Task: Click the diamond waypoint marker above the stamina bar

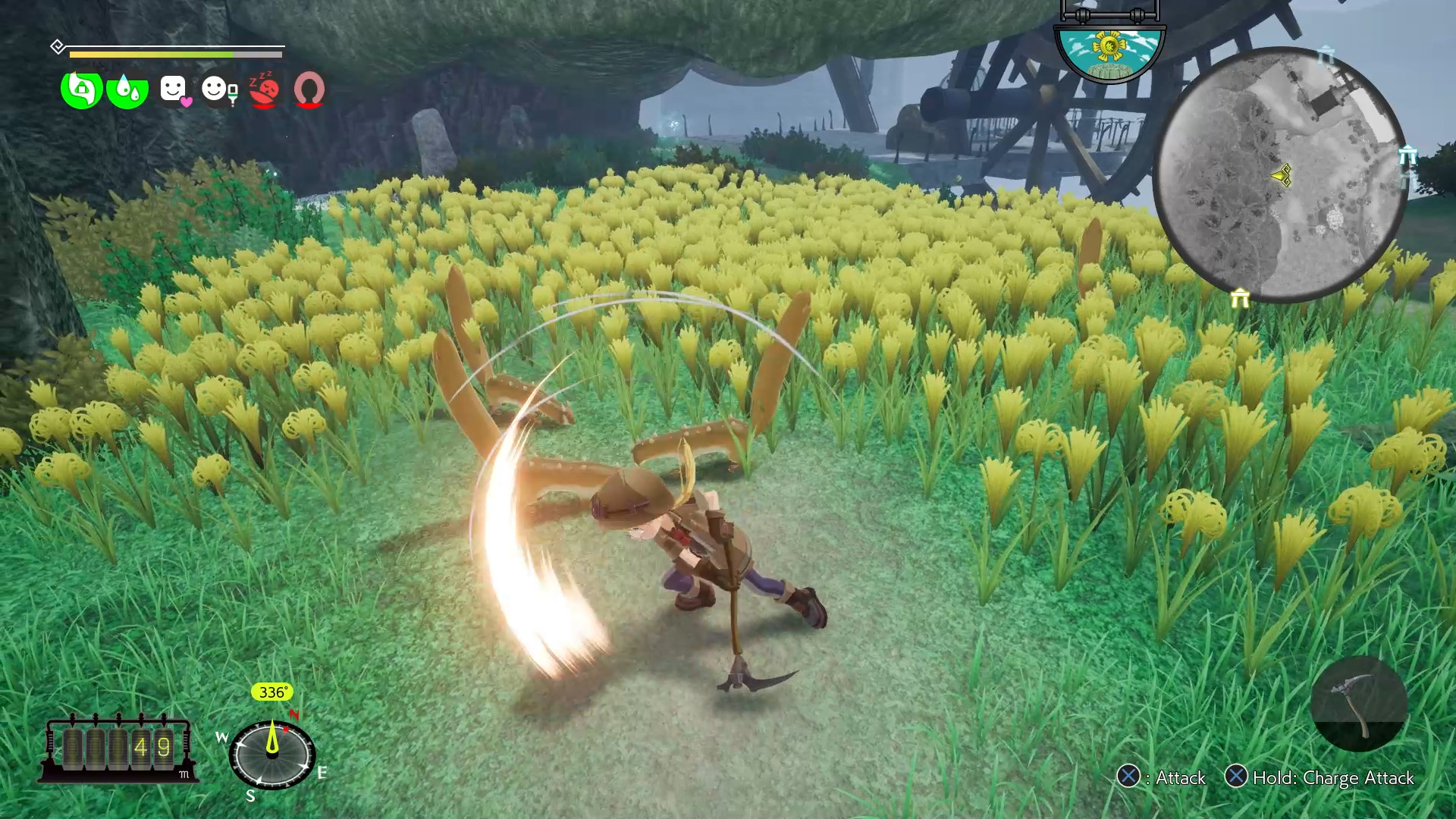Action: coord(58,46)
